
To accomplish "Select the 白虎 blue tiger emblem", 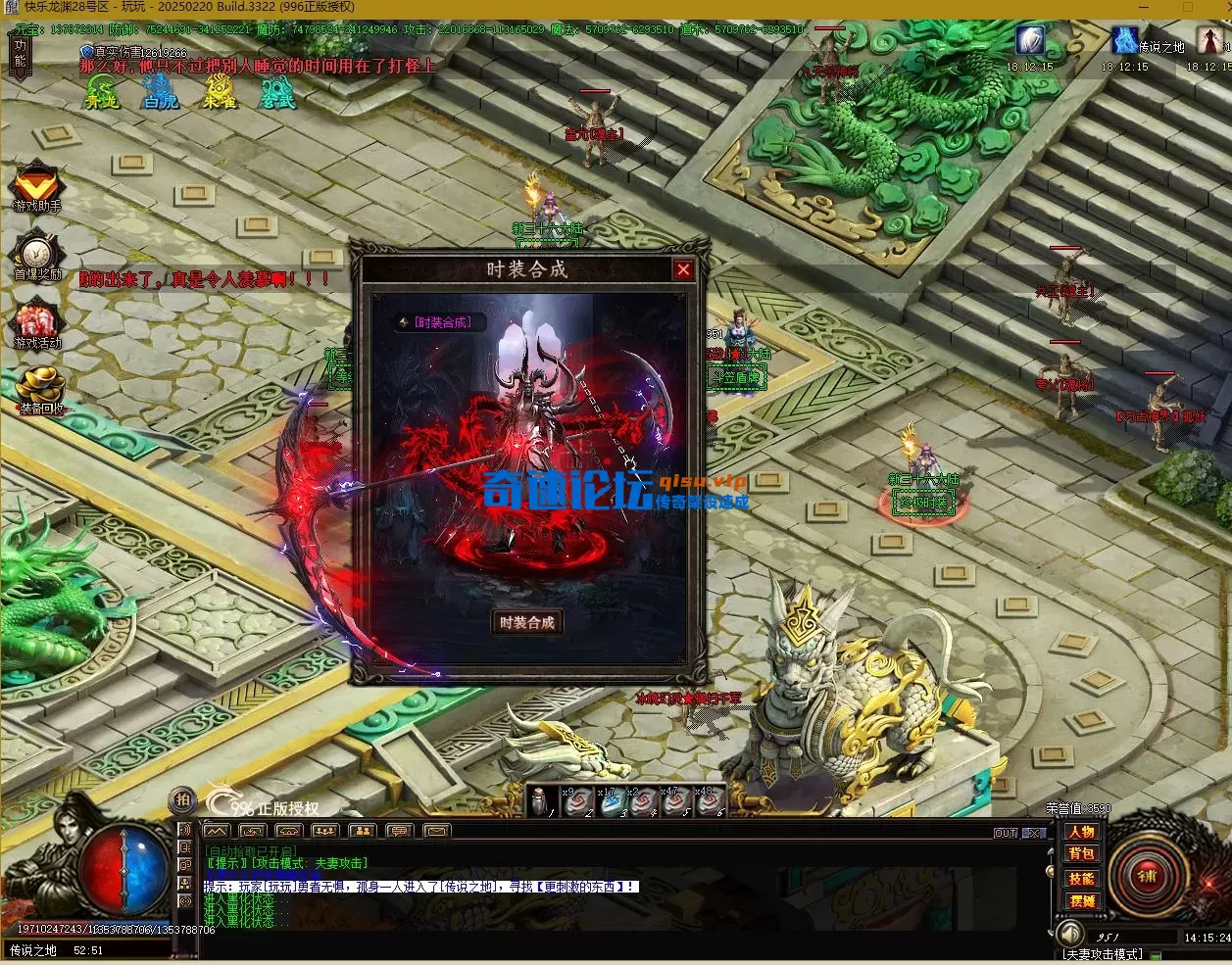I will click(161, 92).
